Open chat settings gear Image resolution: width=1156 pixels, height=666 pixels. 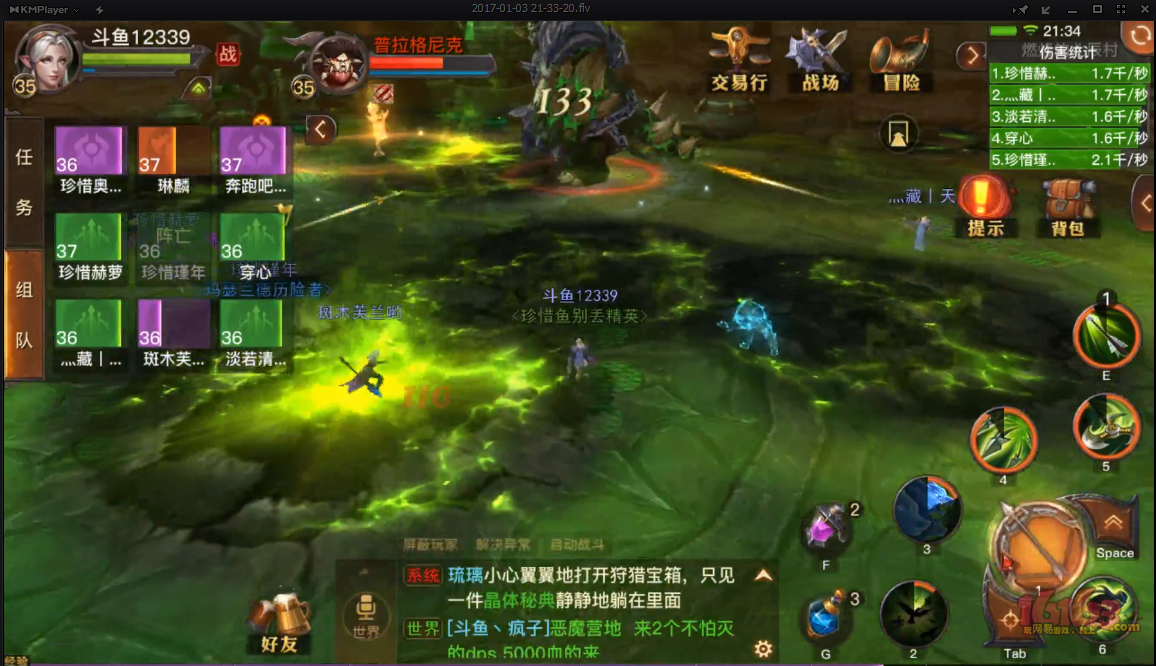pos(763,649)
